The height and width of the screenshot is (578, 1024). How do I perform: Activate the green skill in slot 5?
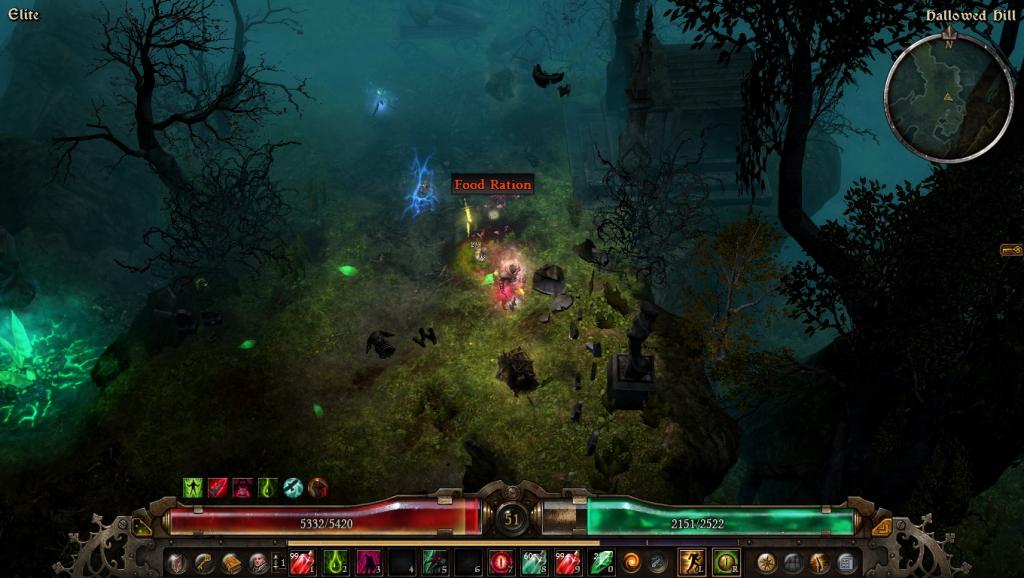click(x=435, y=562)
